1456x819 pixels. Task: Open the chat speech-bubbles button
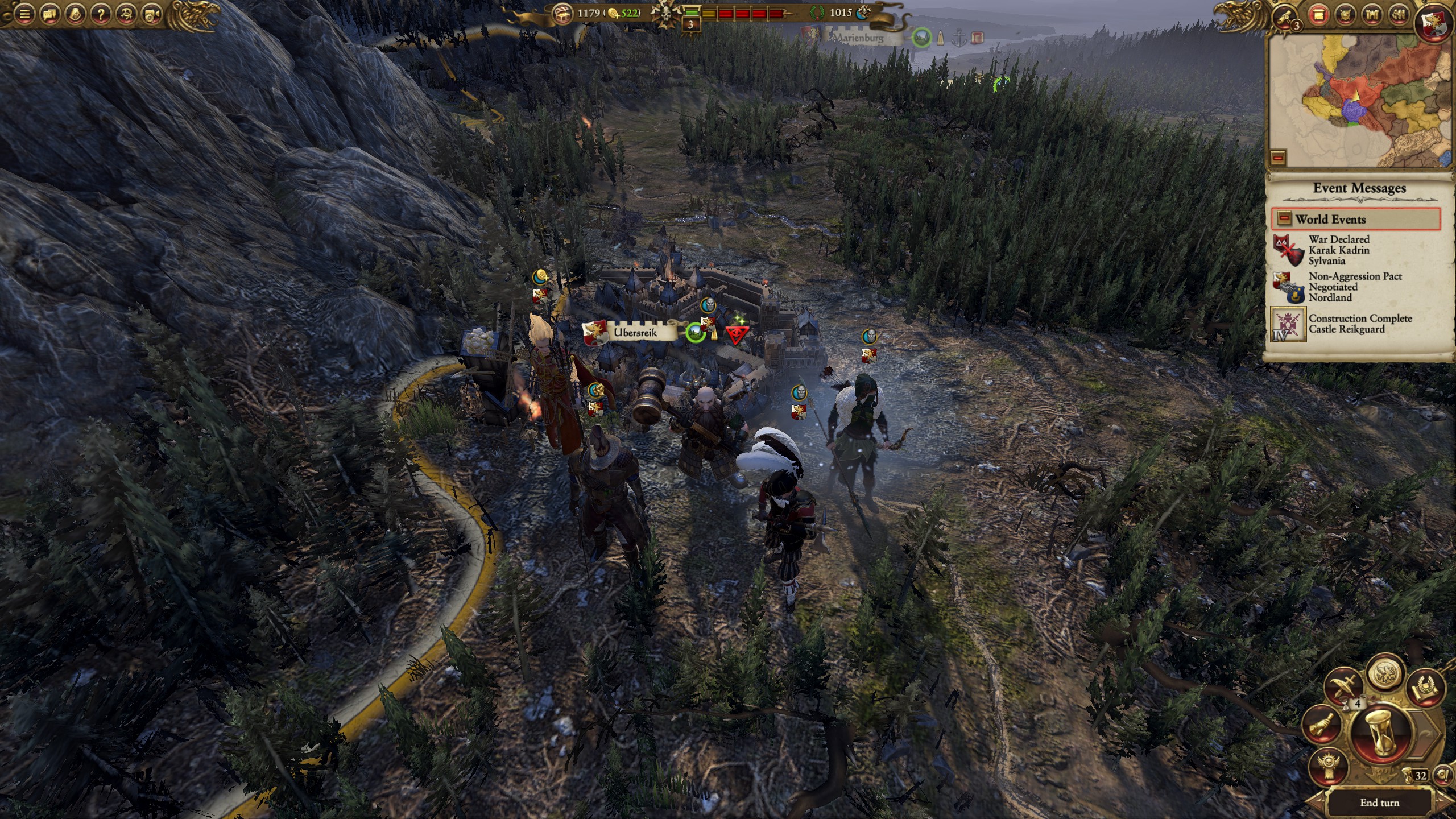pos(49,14)
